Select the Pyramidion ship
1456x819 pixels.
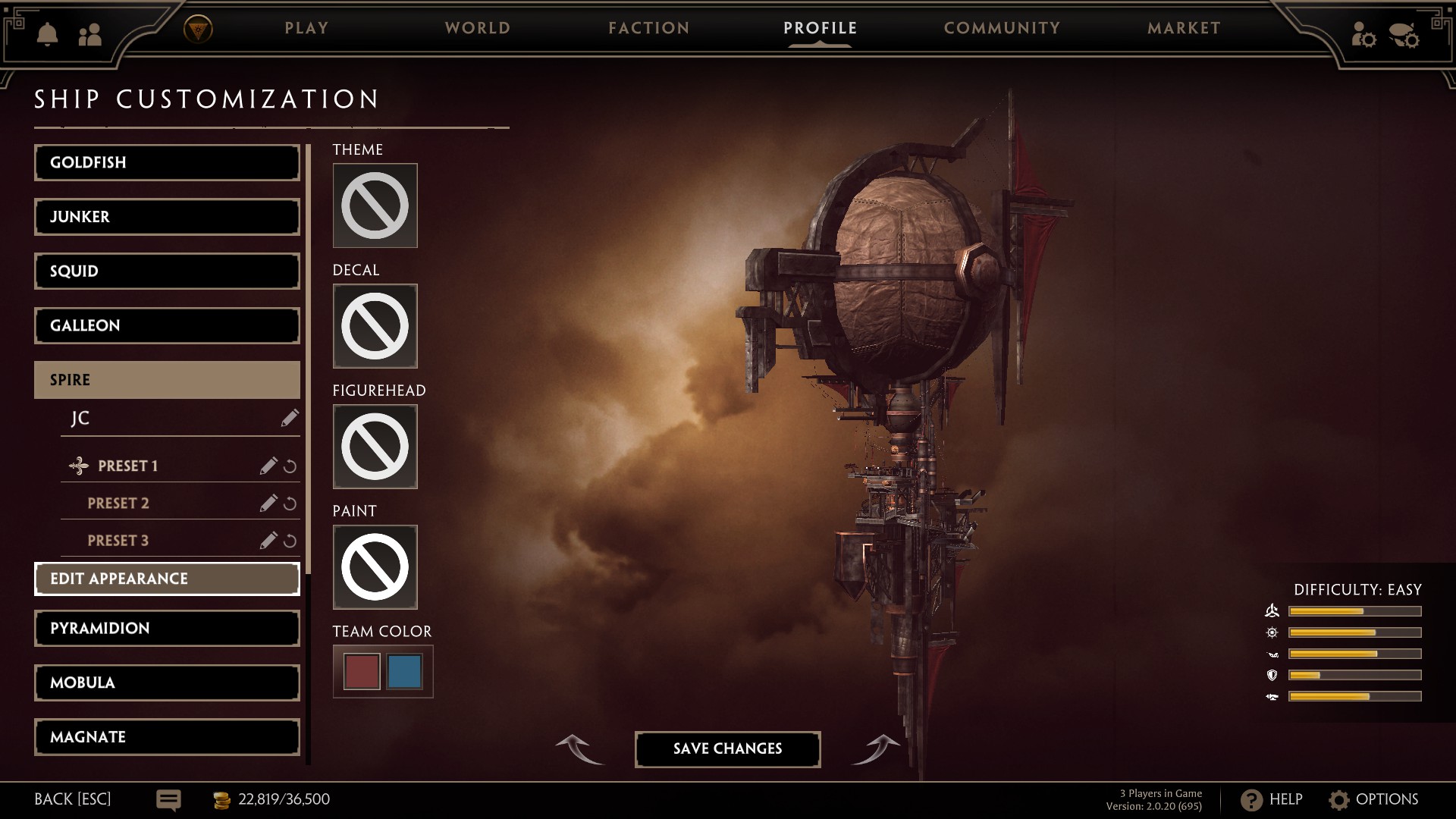pyautogui.click(x=167, y=628)
